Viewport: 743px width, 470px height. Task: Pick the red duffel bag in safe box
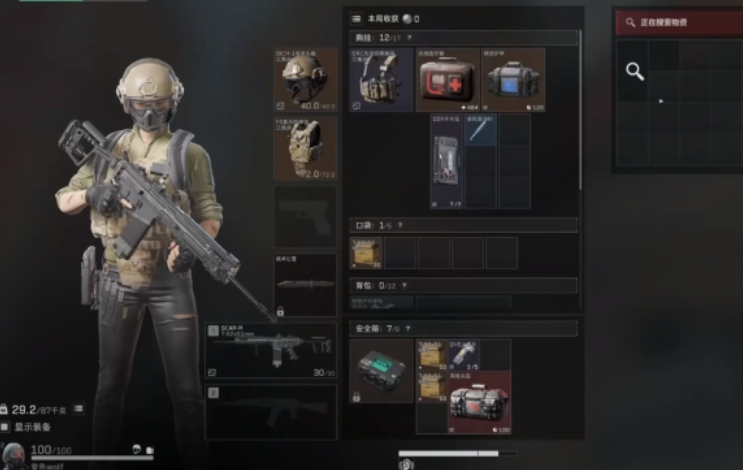(x=479, y=402)
